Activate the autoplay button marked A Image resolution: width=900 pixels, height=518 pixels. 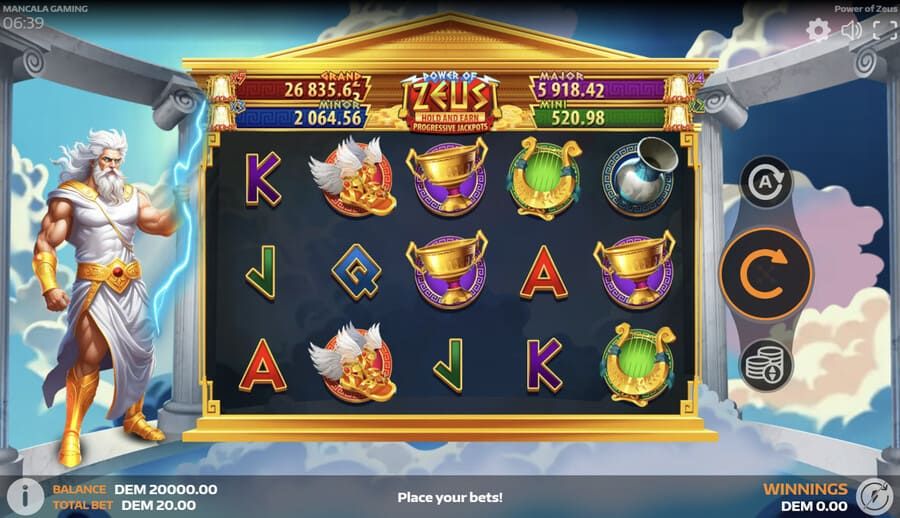pos(766,184)
